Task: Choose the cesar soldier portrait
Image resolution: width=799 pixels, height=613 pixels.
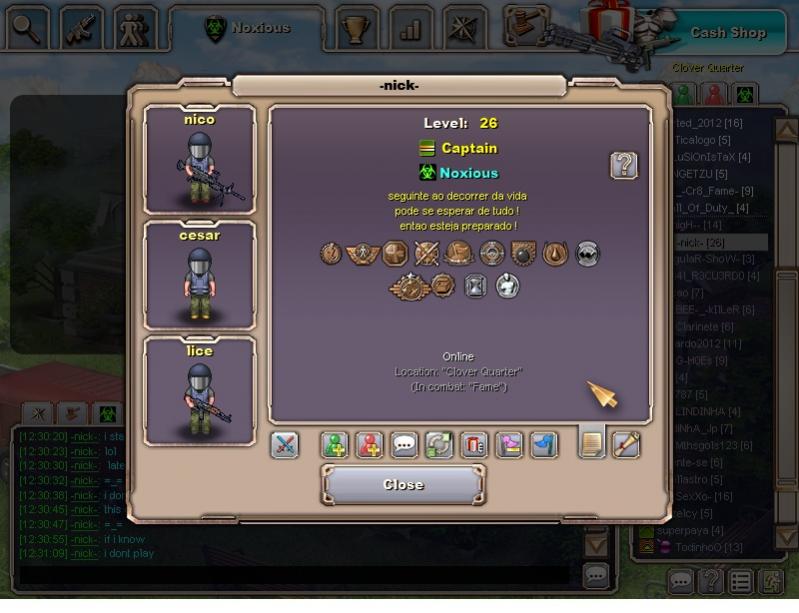Action: [x=200, y=275]
